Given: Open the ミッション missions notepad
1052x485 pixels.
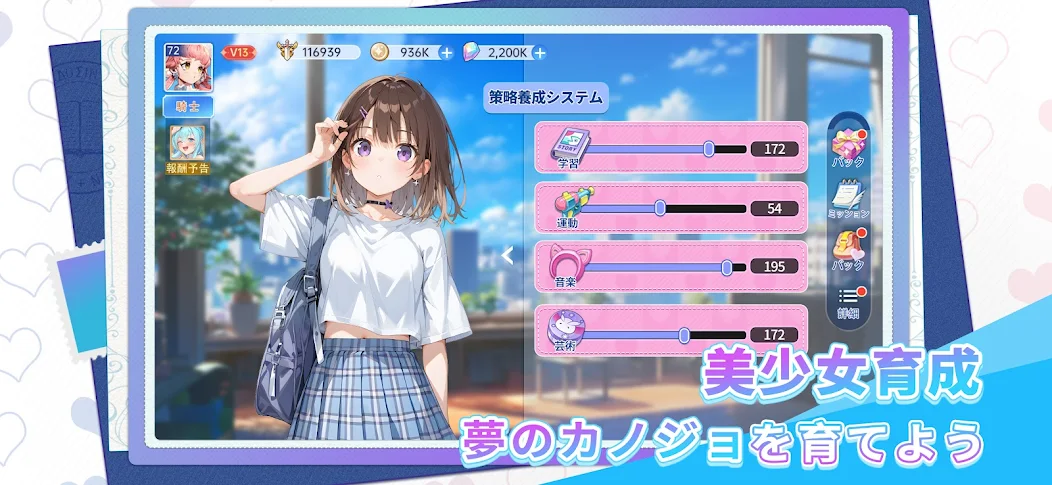Looking at the screenshot, I should click(849, 199).
